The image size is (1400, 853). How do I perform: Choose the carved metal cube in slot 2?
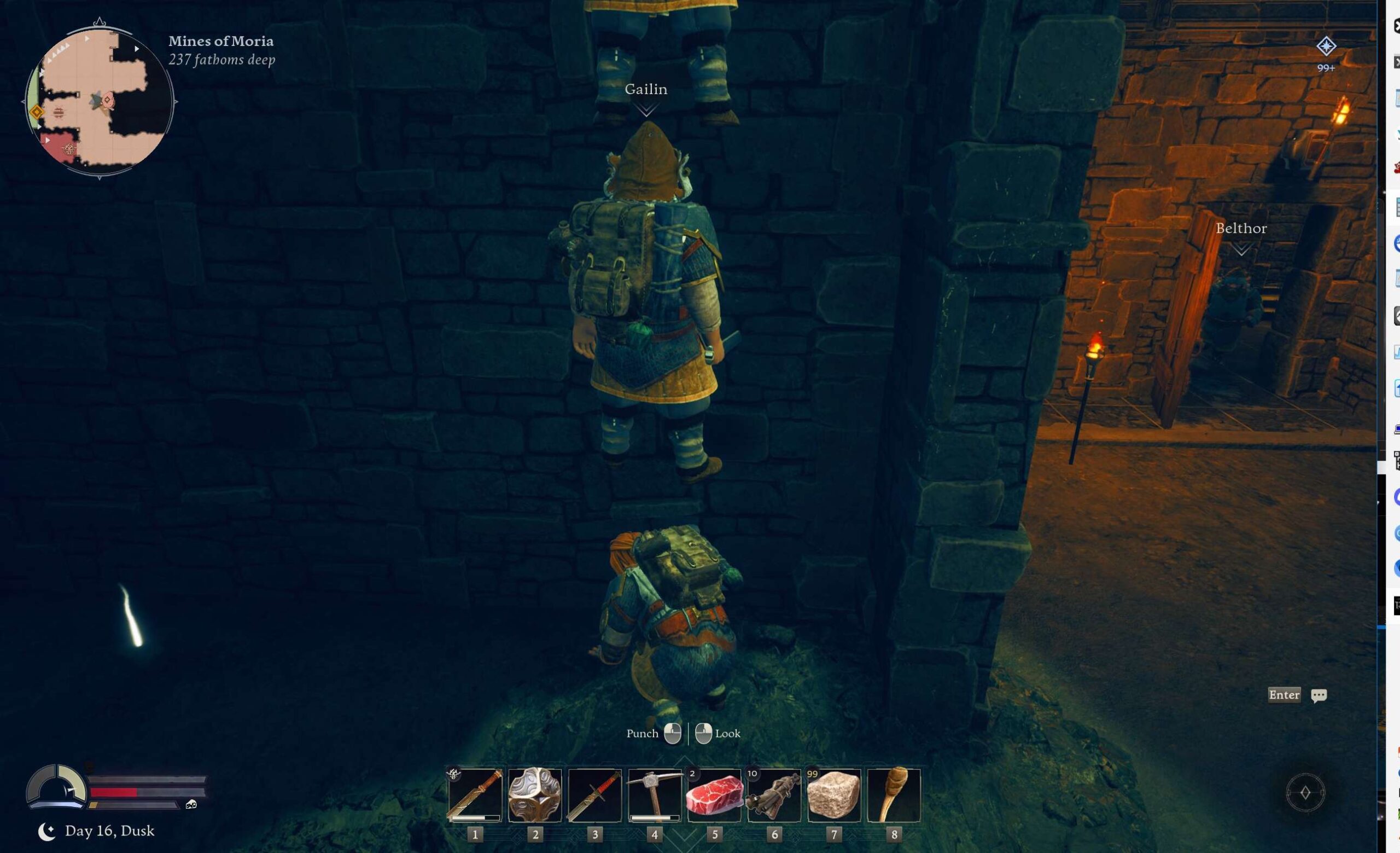pos(535,794)
